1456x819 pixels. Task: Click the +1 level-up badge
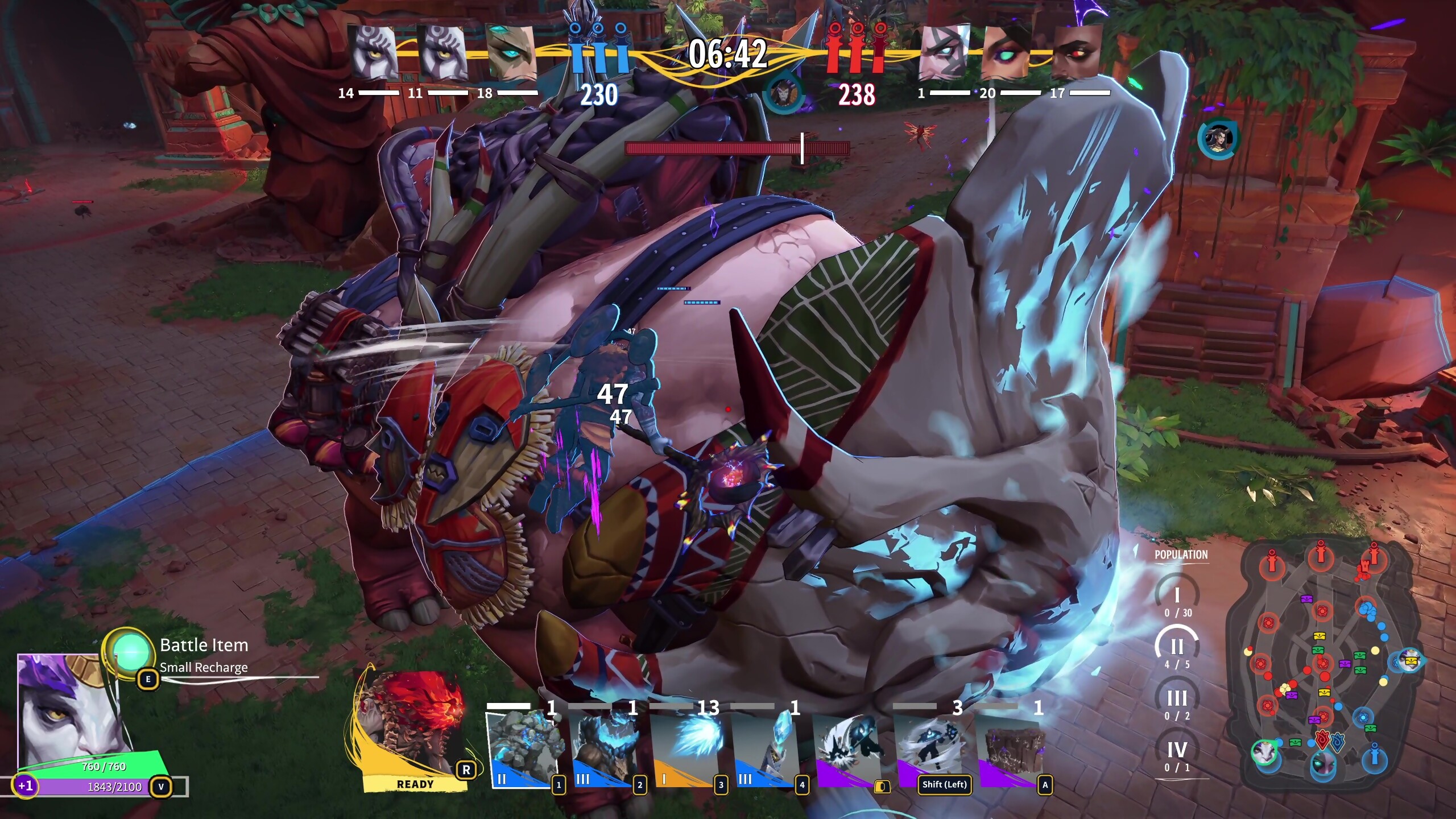pyautogui.click(x=25, y=786)
